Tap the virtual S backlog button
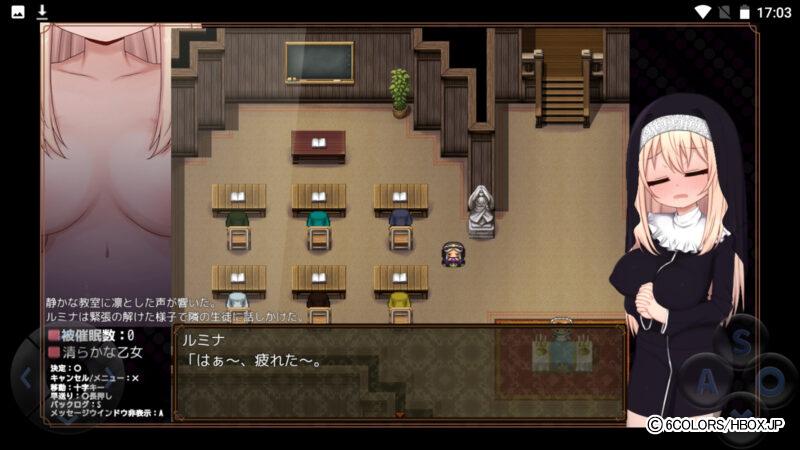Image resolution: width=800 pixels, height=450 pixels. pos(742,341)
